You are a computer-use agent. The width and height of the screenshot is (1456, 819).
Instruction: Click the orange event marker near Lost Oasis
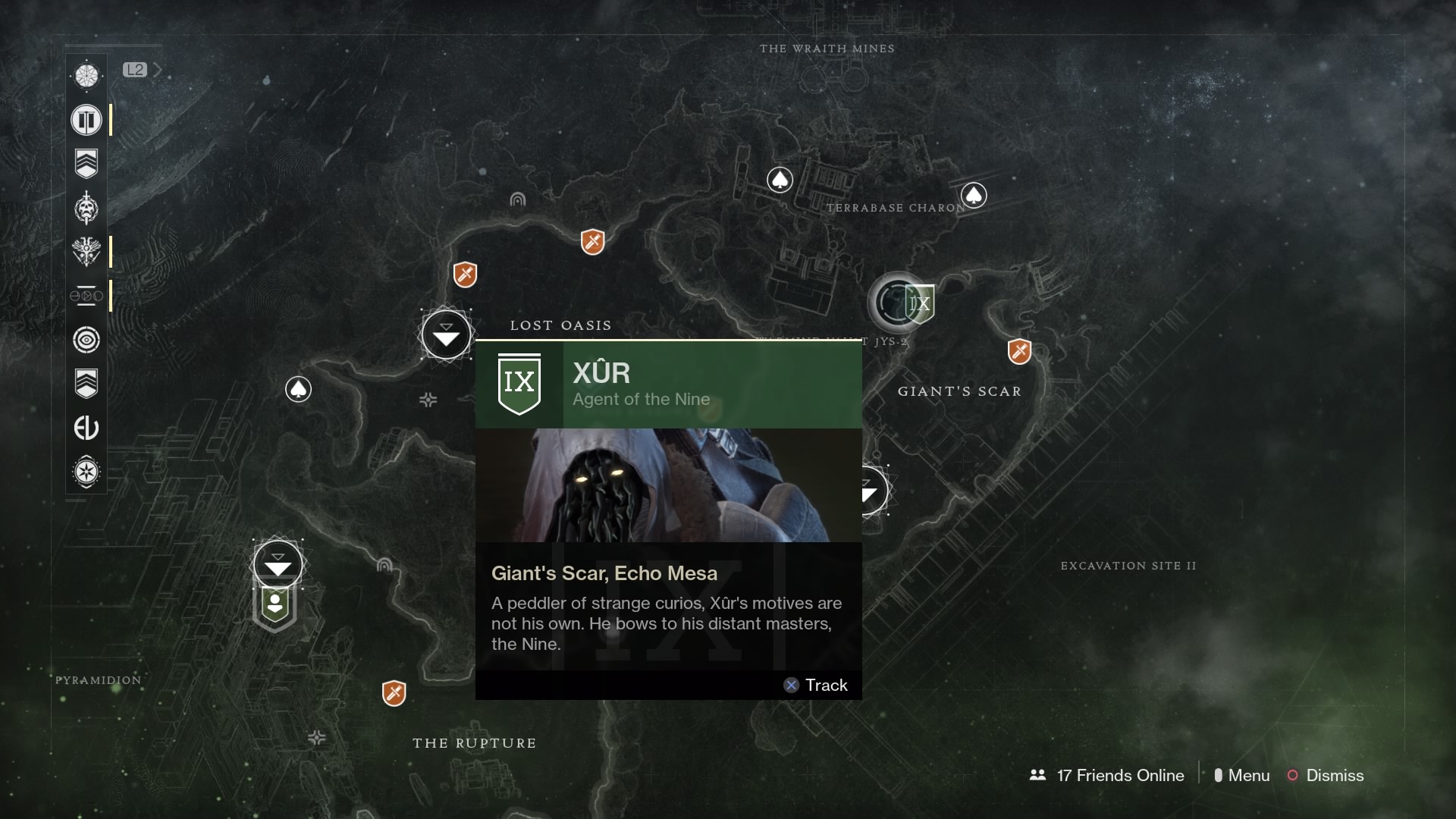[x=466, y=275]
